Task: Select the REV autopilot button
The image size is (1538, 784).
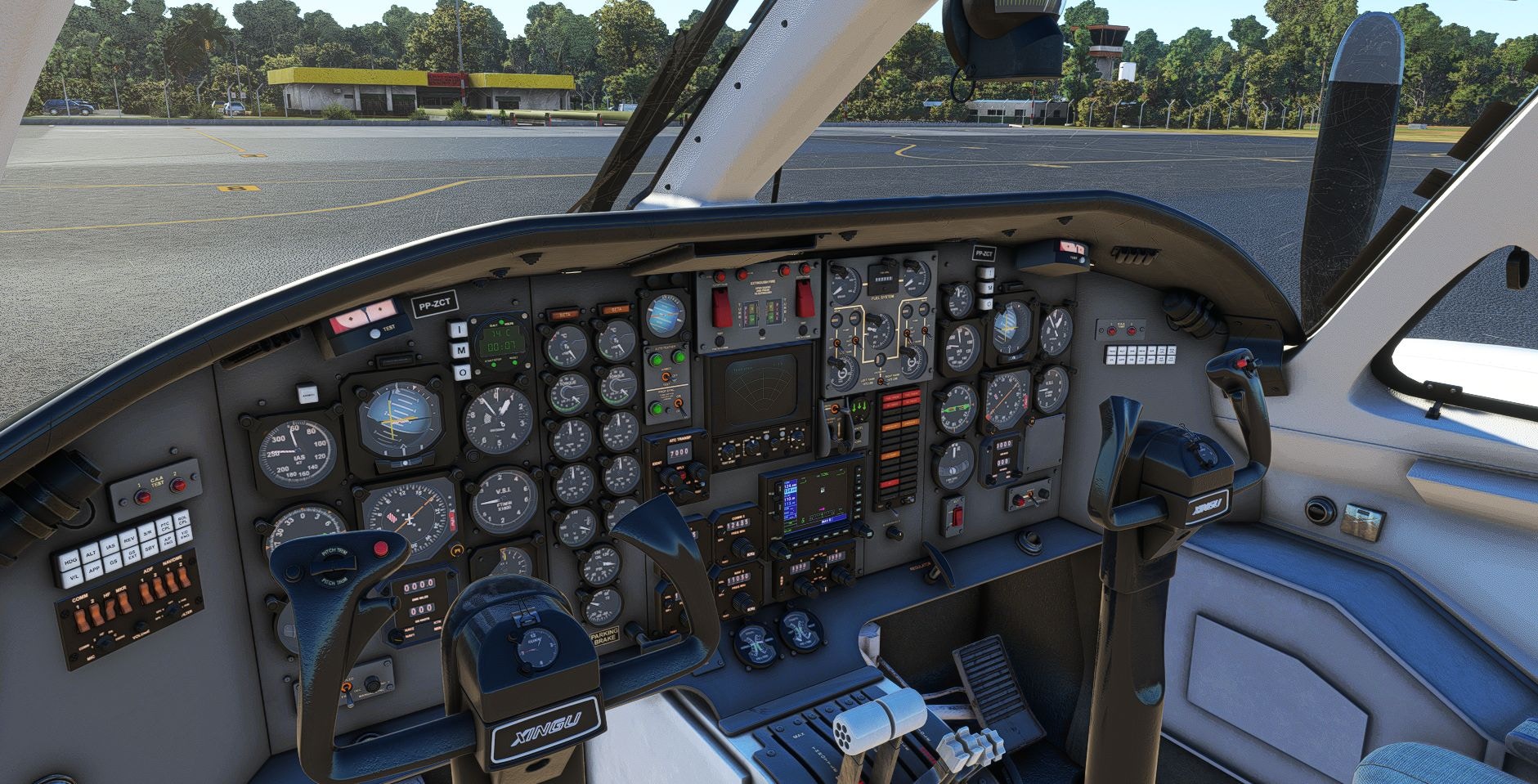Action: (129, 539)
